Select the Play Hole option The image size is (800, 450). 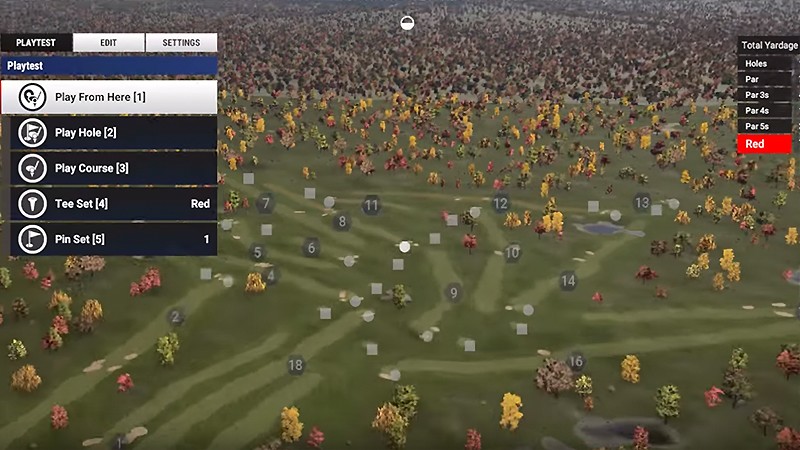pyautogui.click(x=114, y=132)
